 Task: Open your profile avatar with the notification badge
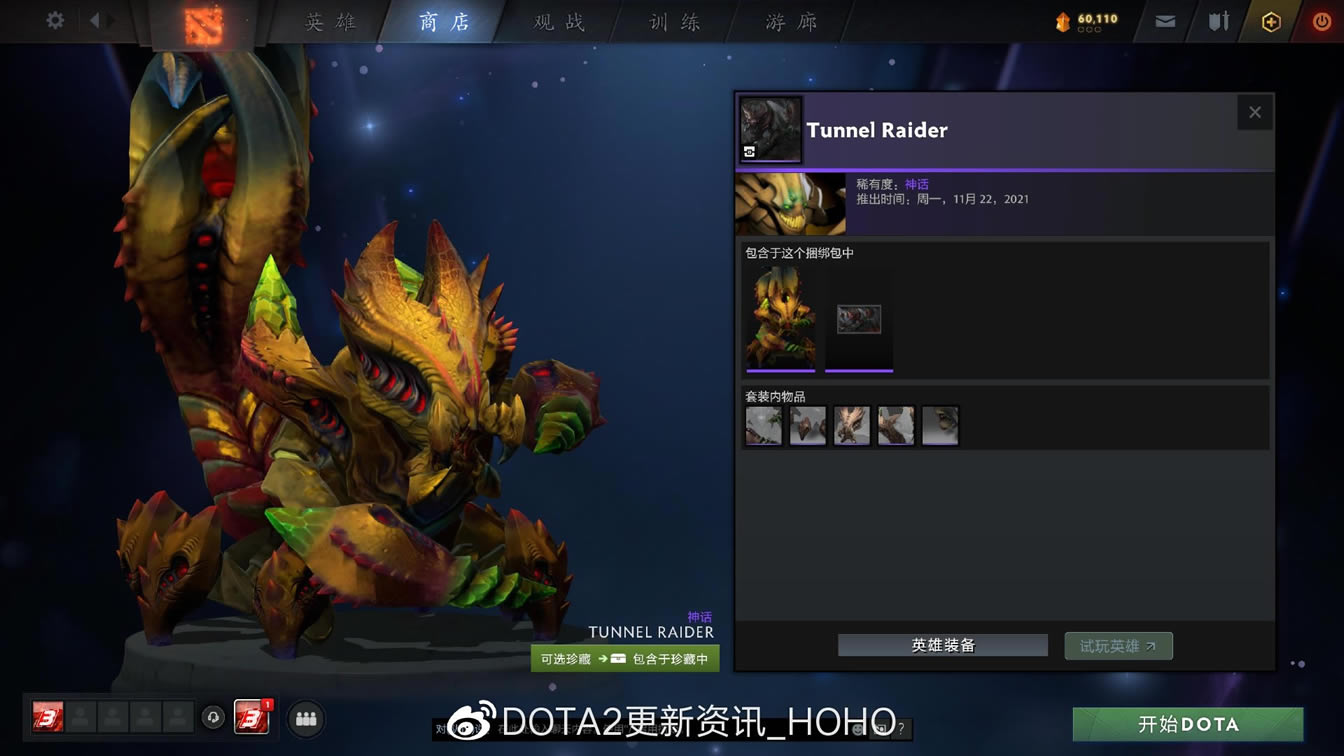pos(250,718)
